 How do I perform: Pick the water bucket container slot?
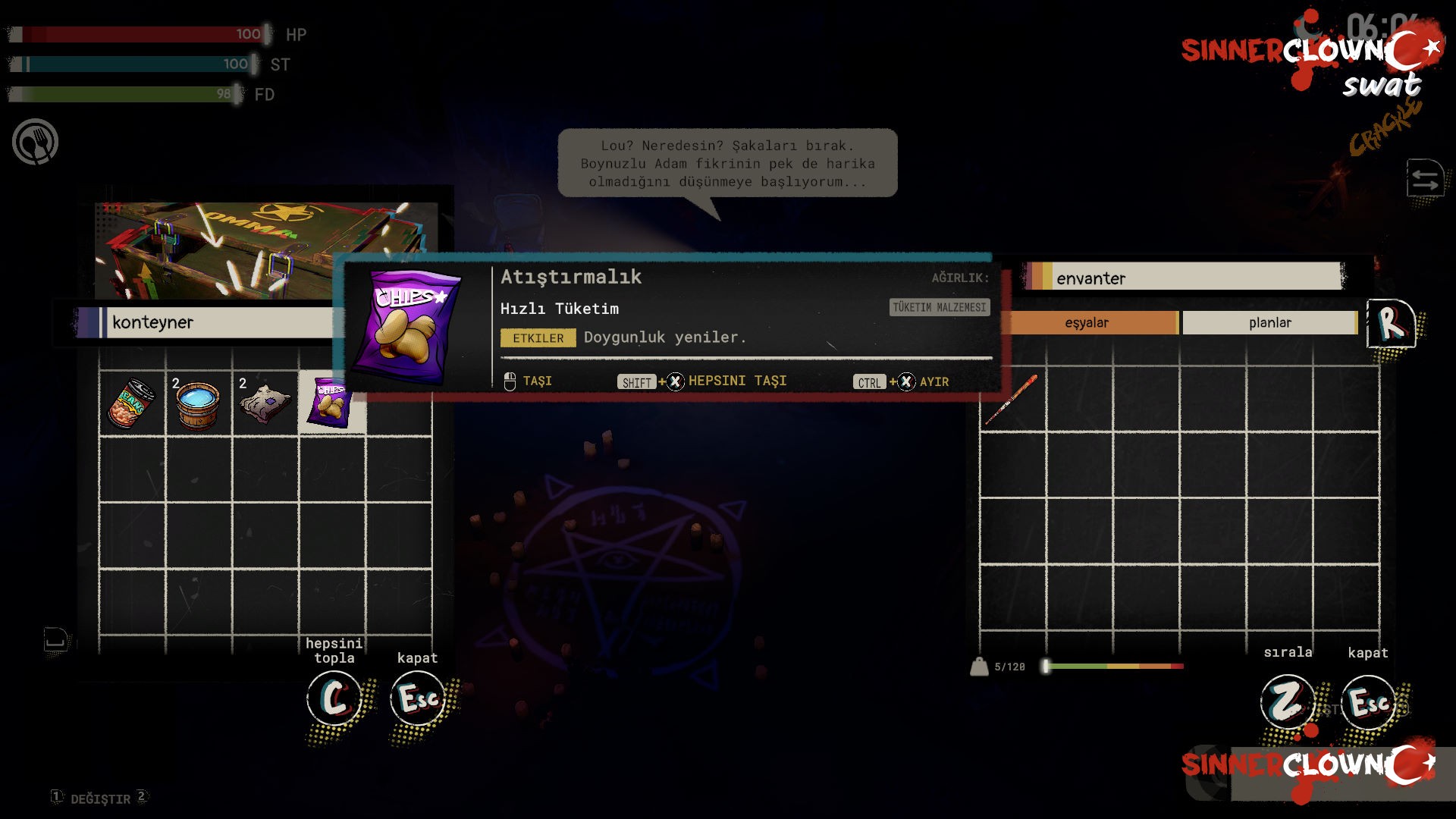point(198,404)
